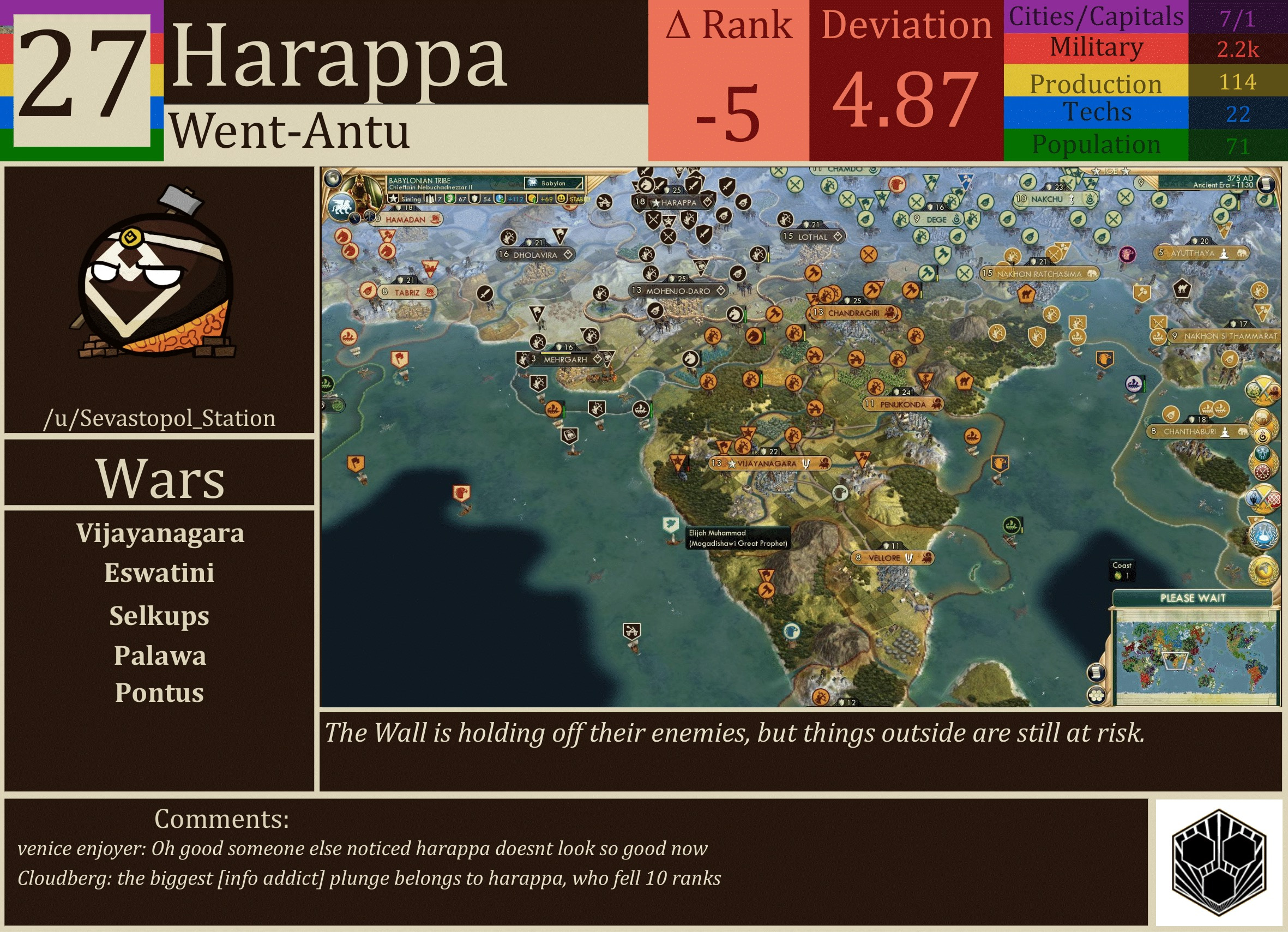The image size is (1288, 932).
Task: Click the winged lion Babylon emblem
Action: click(x=341, y=206)
